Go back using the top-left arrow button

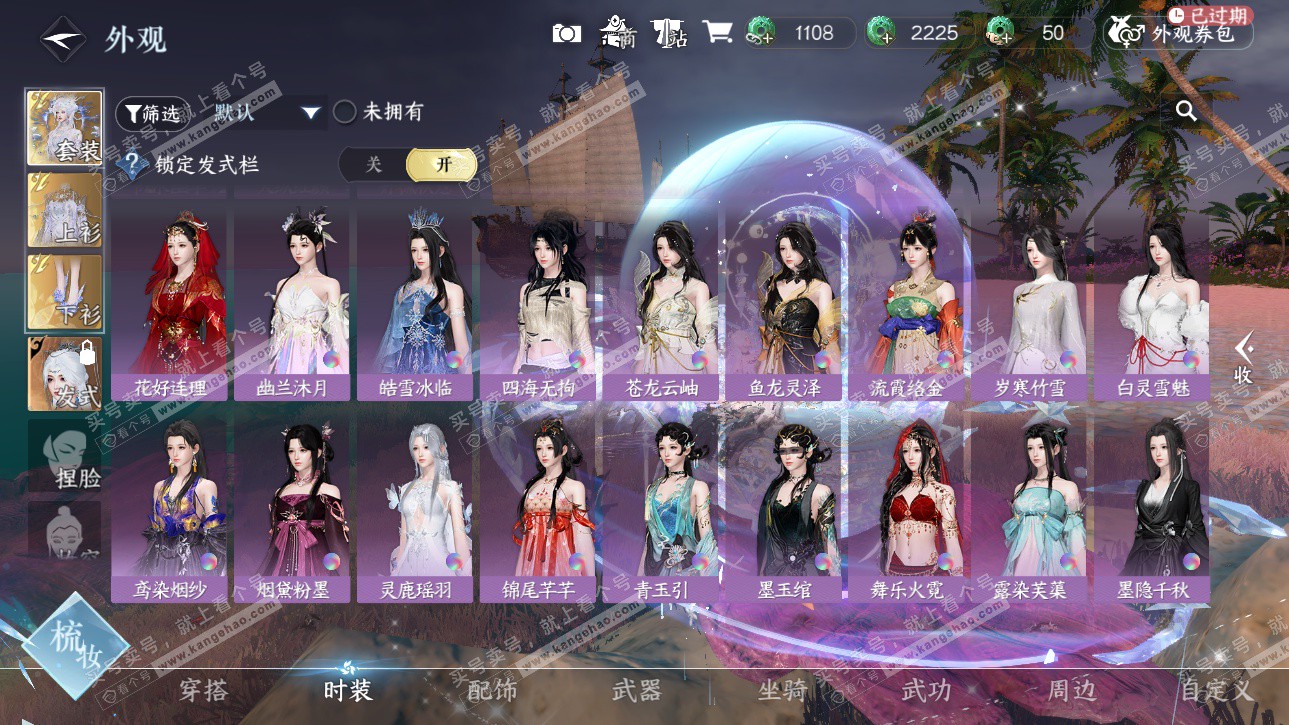pos(63,39)
